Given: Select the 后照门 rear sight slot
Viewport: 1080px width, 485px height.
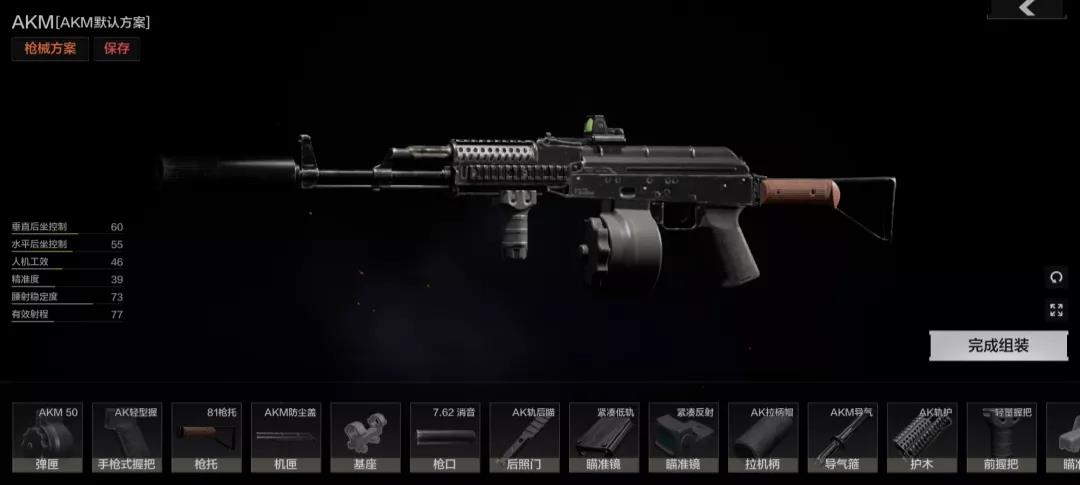Looking at the screenshot, I should [524, 437].
